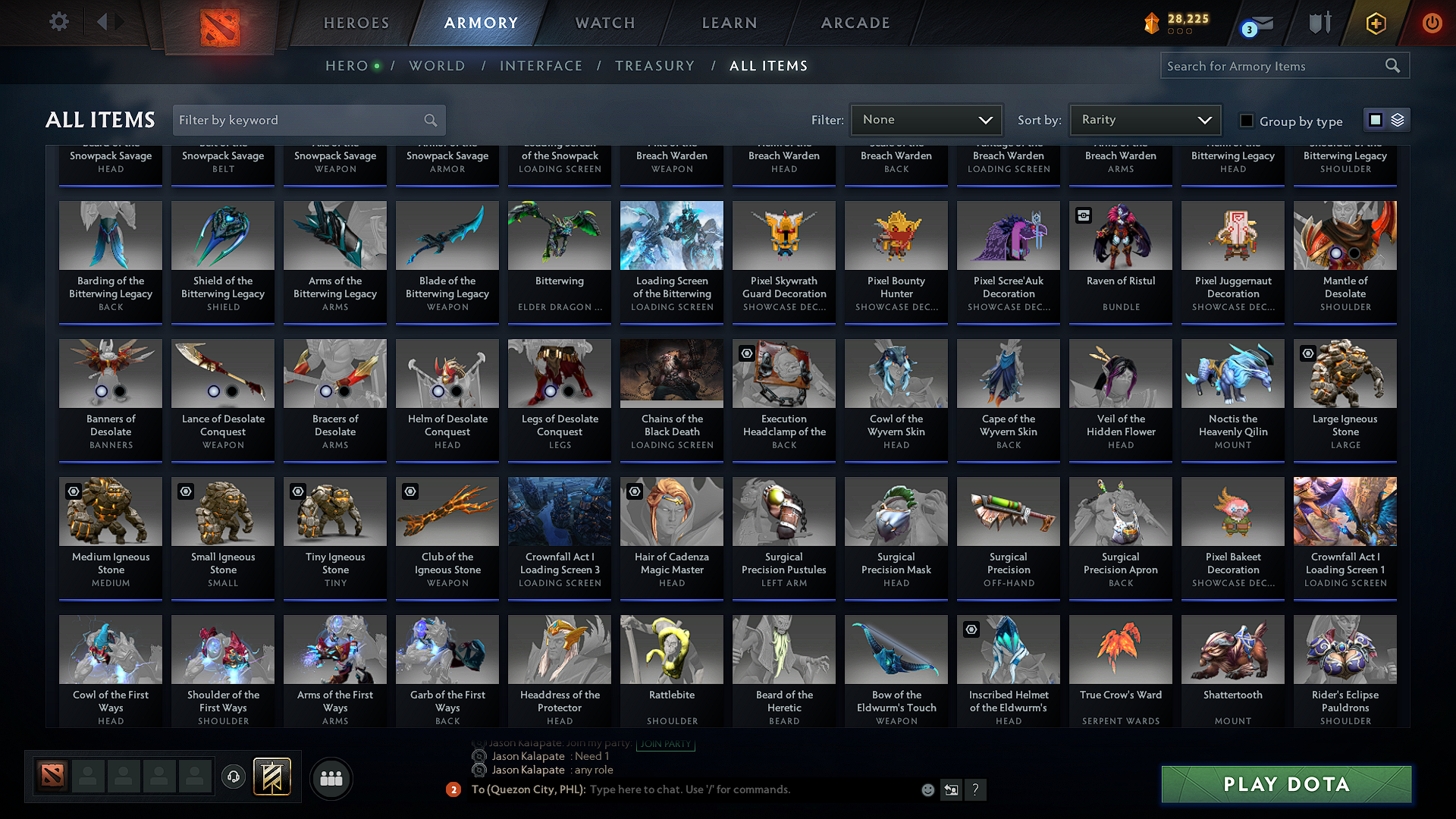Click the orange power button icon
1456x819 pixels.
[x=1432, y=23]
